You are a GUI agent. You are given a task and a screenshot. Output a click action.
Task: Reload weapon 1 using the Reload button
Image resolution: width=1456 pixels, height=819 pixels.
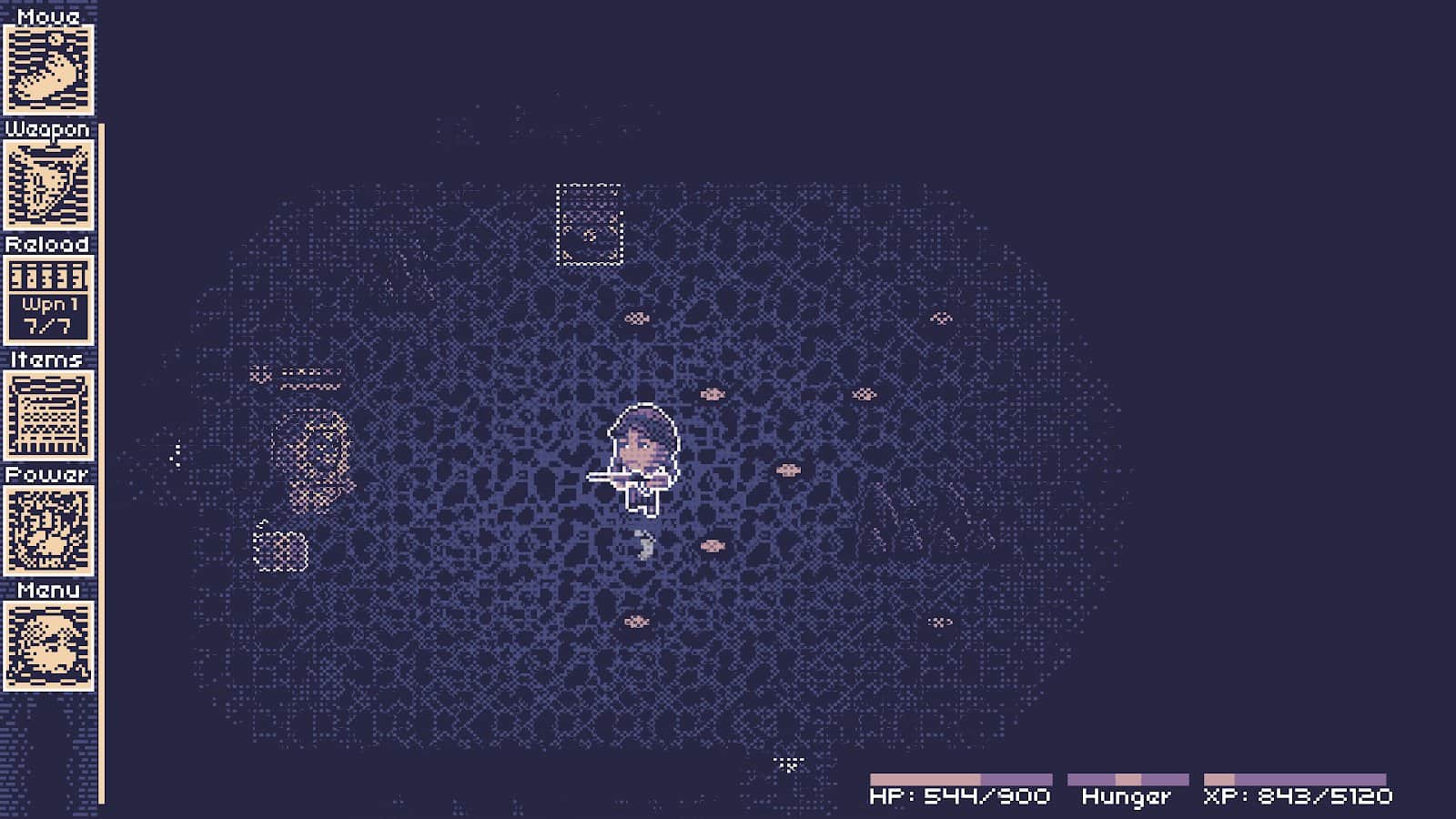tap(48, 300)
